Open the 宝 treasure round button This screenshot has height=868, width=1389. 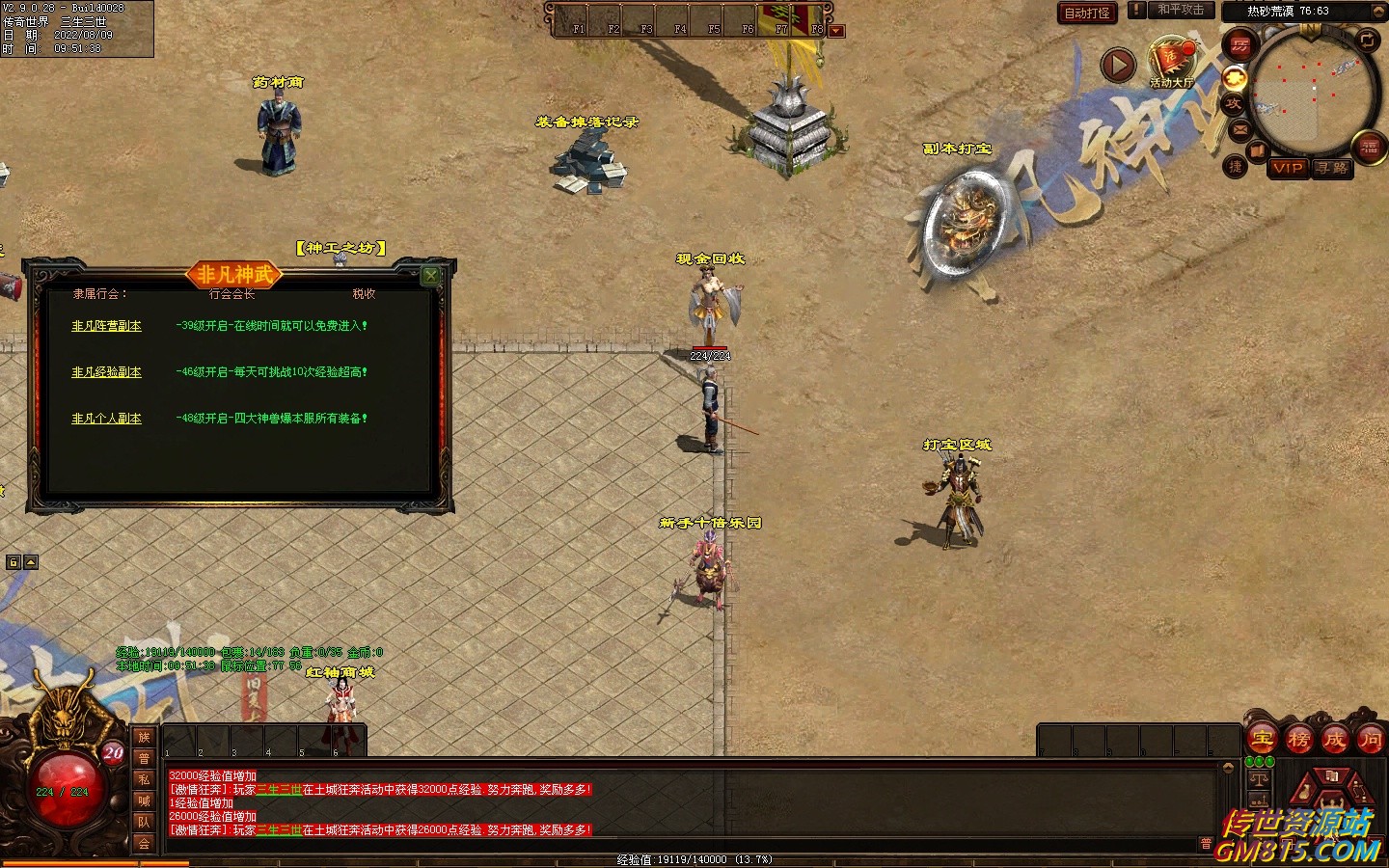[x=1263, y=740]
